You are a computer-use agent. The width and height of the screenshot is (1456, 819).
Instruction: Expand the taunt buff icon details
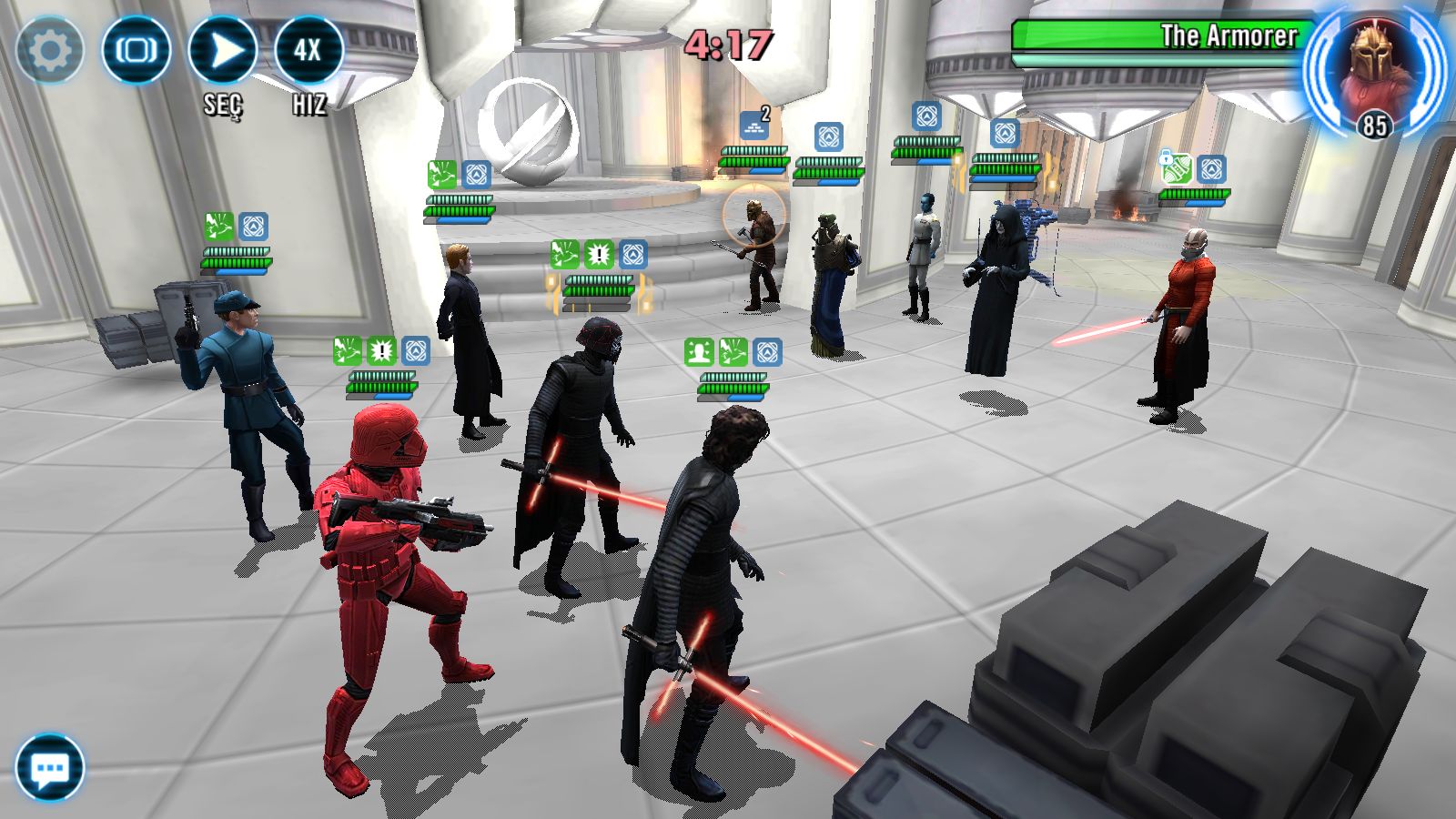click(x=701, y=350)
